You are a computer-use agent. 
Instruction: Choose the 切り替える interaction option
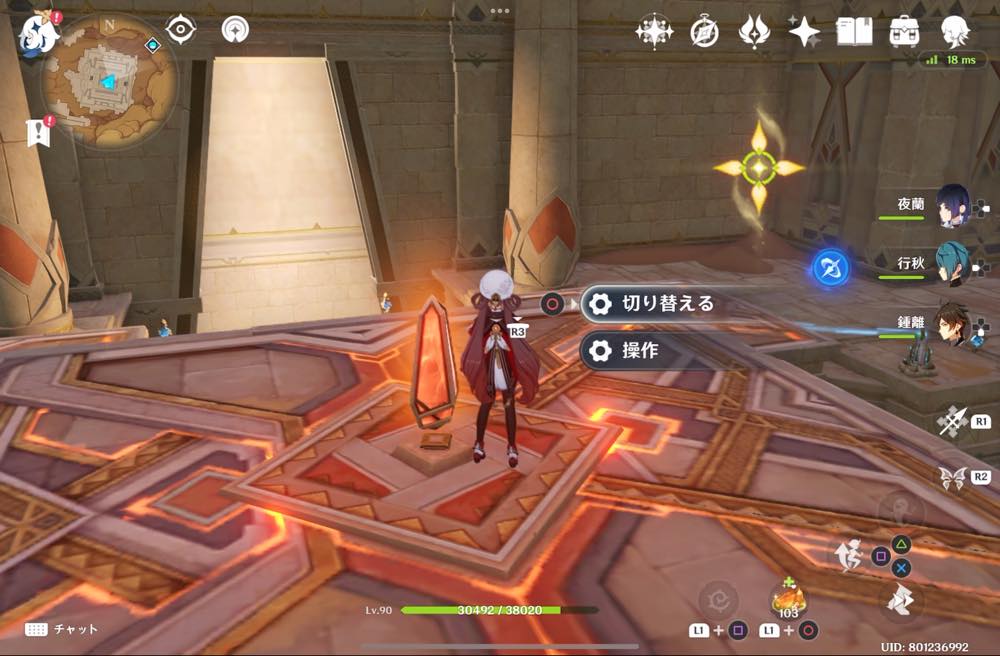tap(651, 304)
